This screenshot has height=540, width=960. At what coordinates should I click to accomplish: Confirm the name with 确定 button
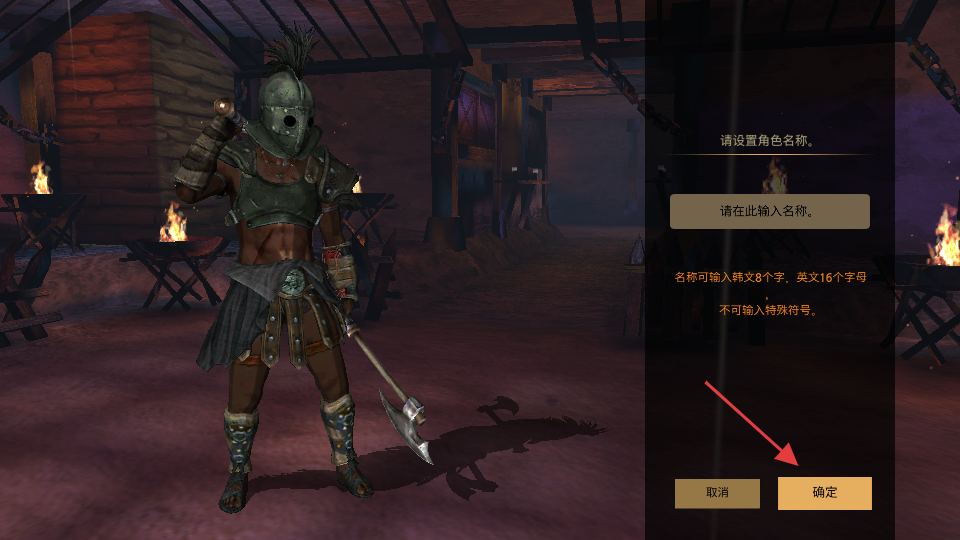tap(824, 493)
